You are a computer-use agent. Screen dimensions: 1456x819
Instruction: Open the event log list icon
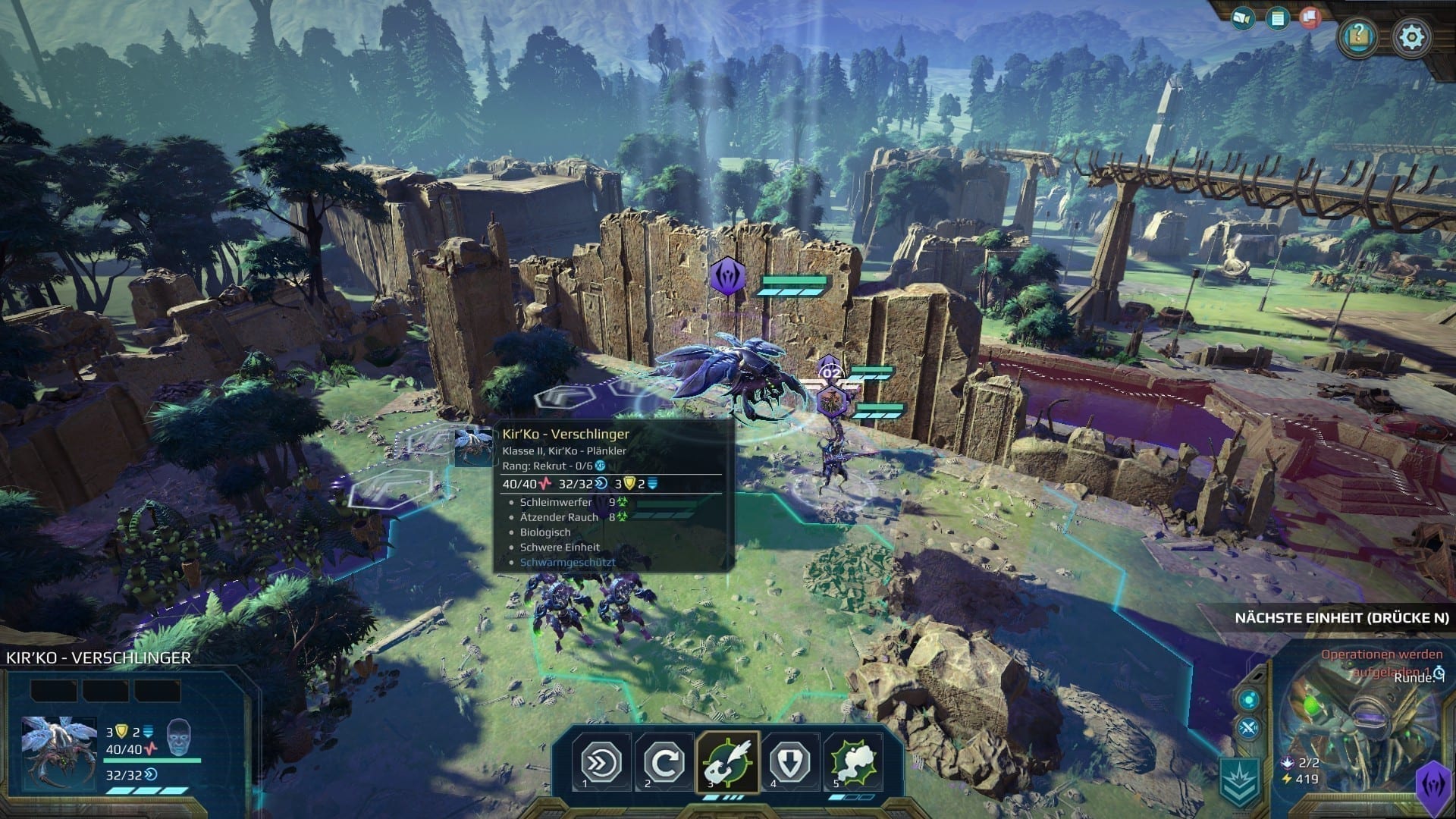[x=1278, y=19]
